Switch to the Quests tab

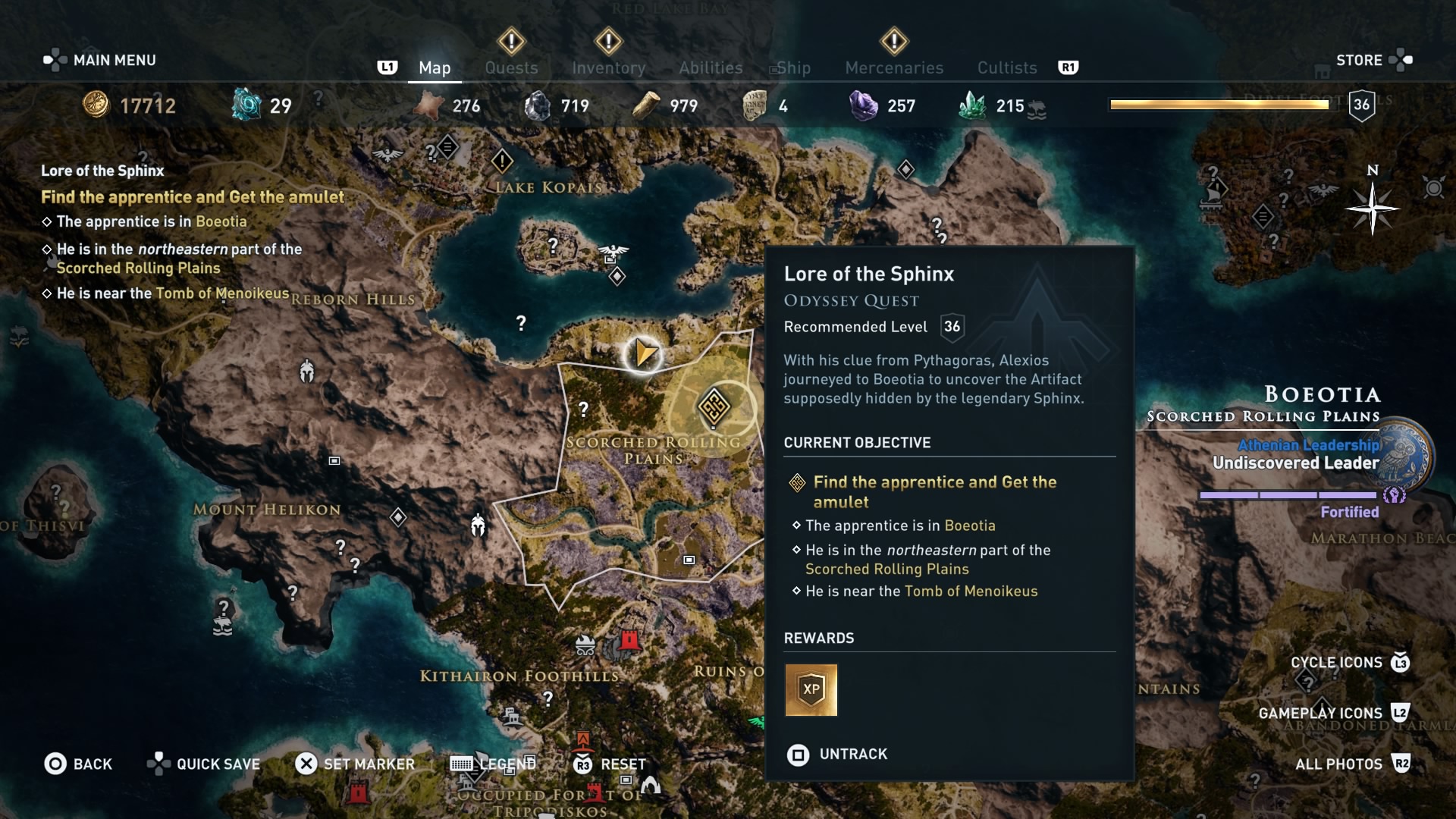coord(511,67)
